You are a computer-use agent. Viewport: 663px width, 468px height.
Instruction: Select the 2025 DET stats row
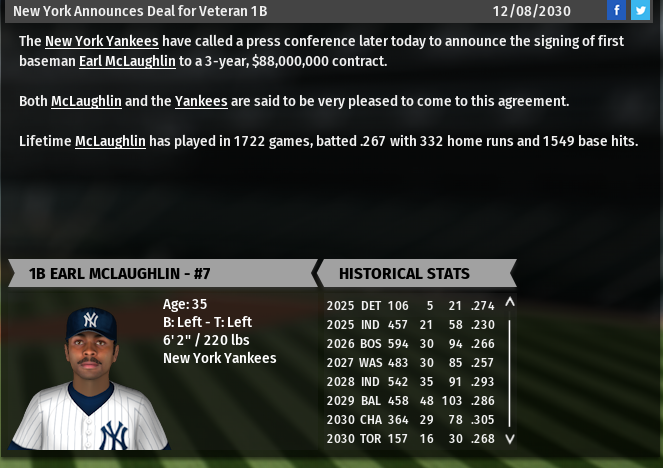coord(410,306)
